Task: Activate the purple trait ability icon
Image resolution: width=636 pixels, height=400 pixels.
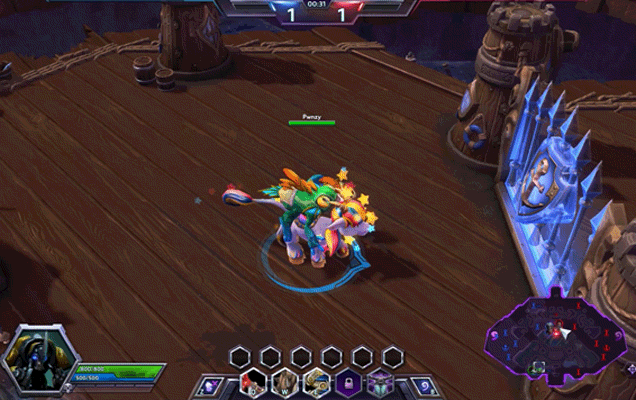Action: tap(380, 383)
